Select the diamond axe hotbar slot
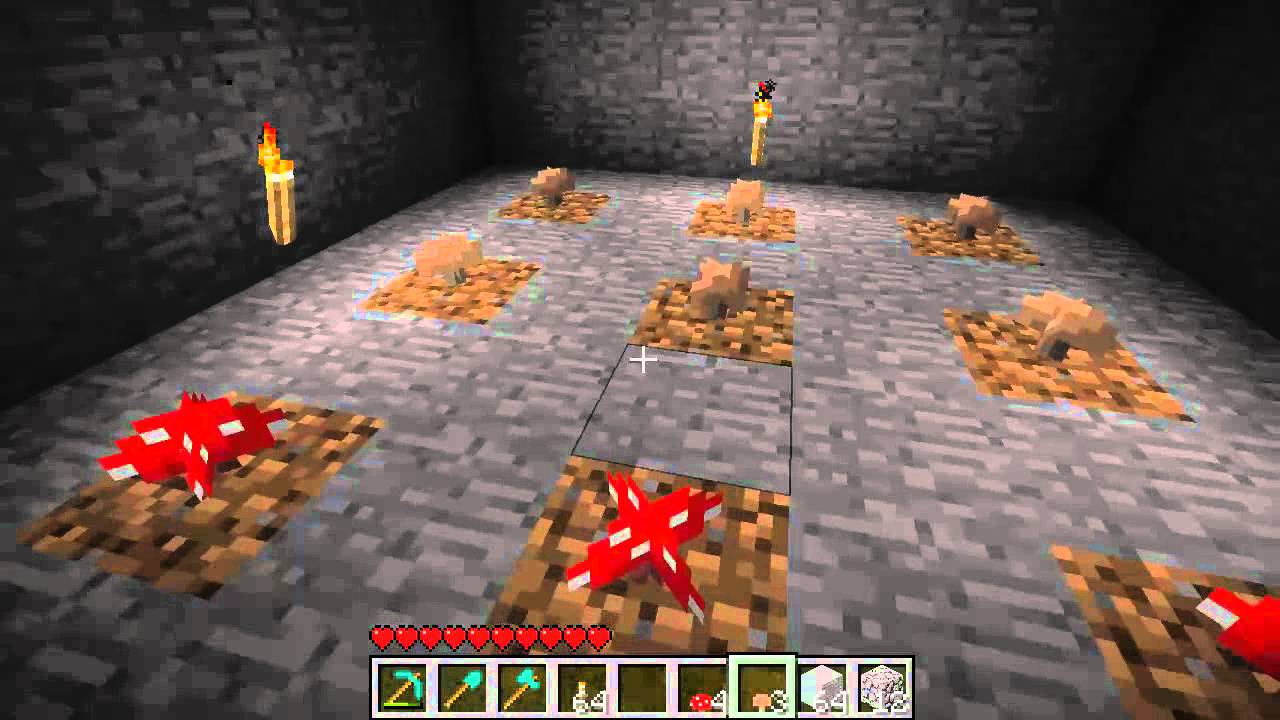The width and height of the screenshot is (1280, 720). tap(521, 685)
